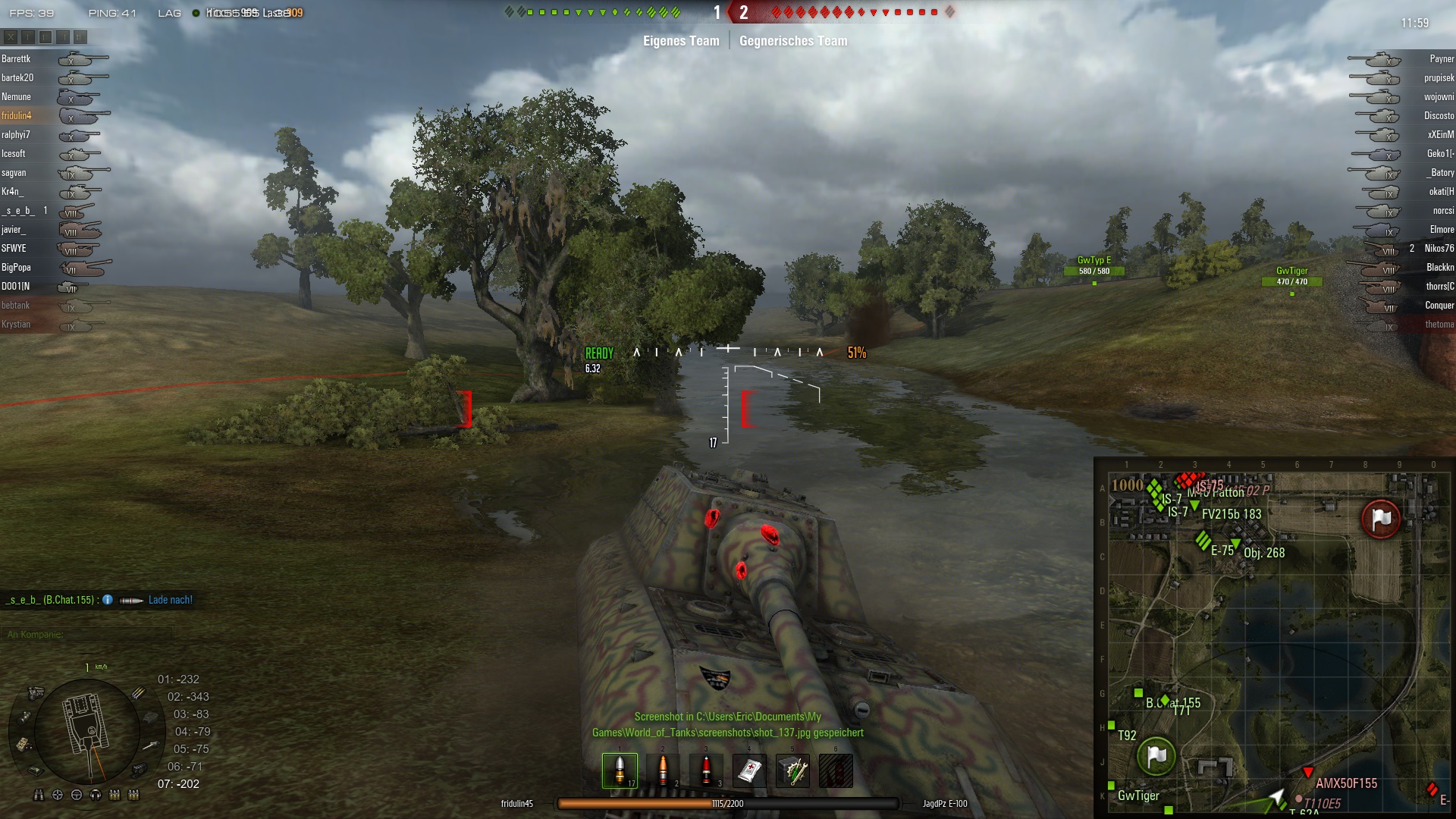Use the fire extinguisher consumable

pos(836,770)
